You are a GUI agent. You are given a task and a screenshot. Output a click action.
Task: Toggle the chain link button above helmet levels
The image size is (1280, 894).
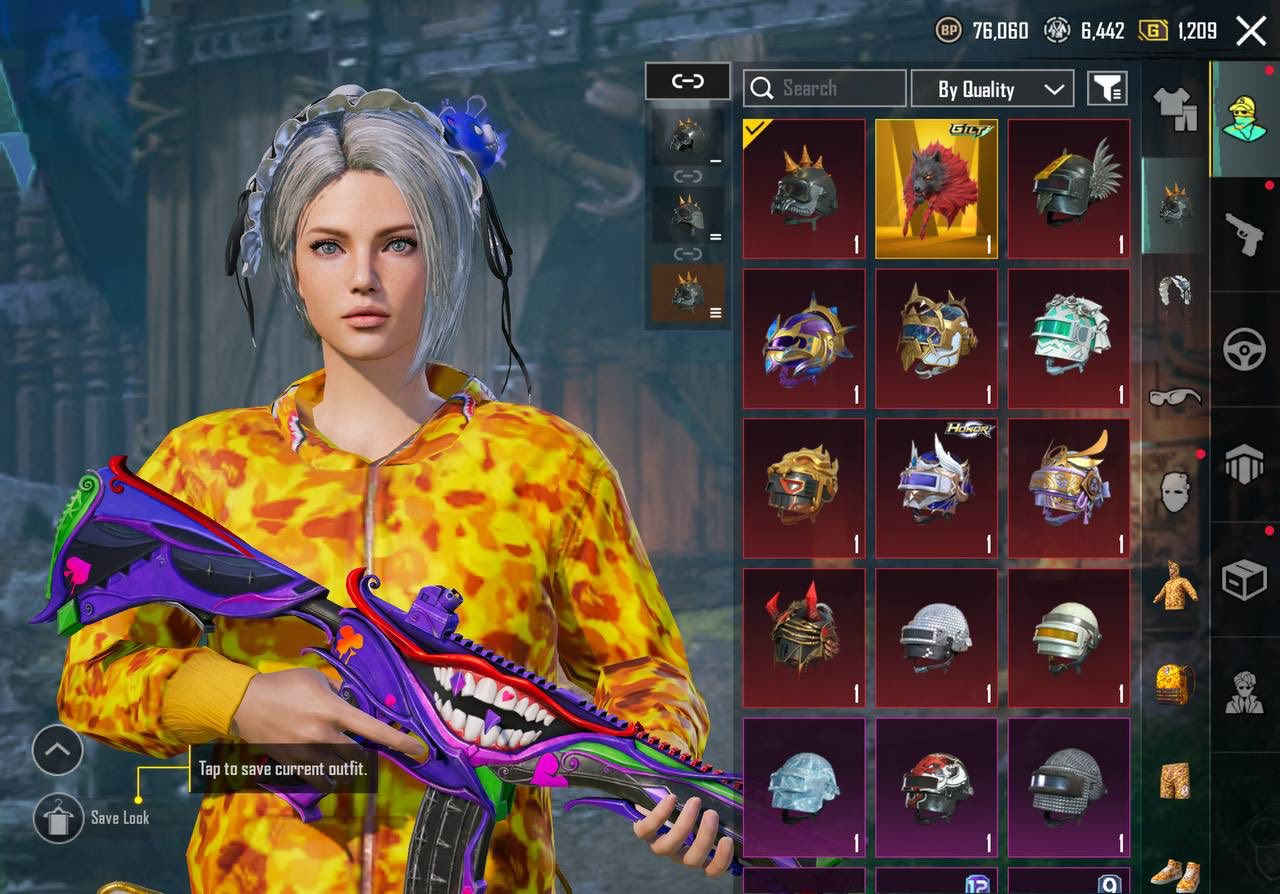tap(688, 82)
